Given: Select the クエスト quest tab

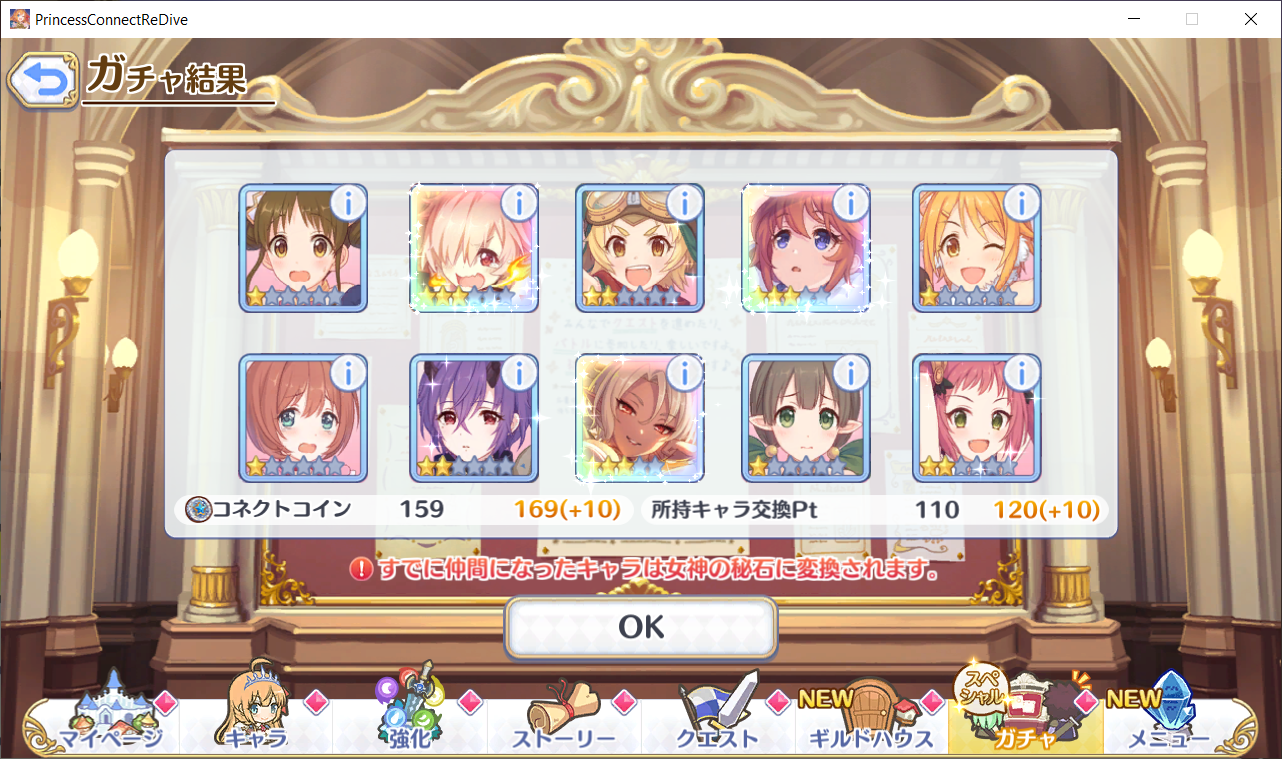Looking at the screenshot, I should pos(717,725).
